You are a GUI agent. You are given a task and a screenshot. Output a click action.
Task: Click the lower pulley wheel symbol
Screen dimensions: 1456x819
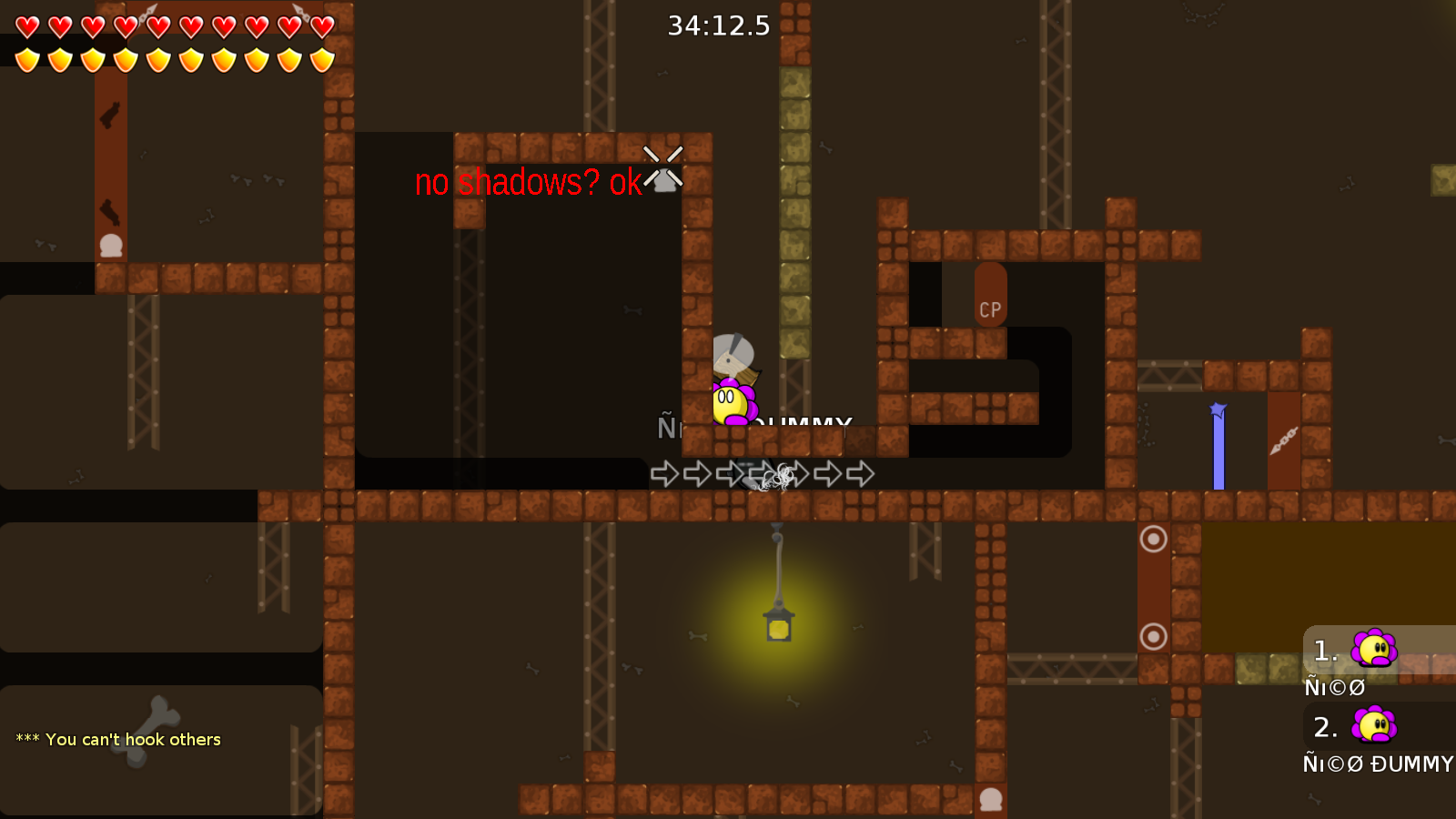click(1153, 637)
